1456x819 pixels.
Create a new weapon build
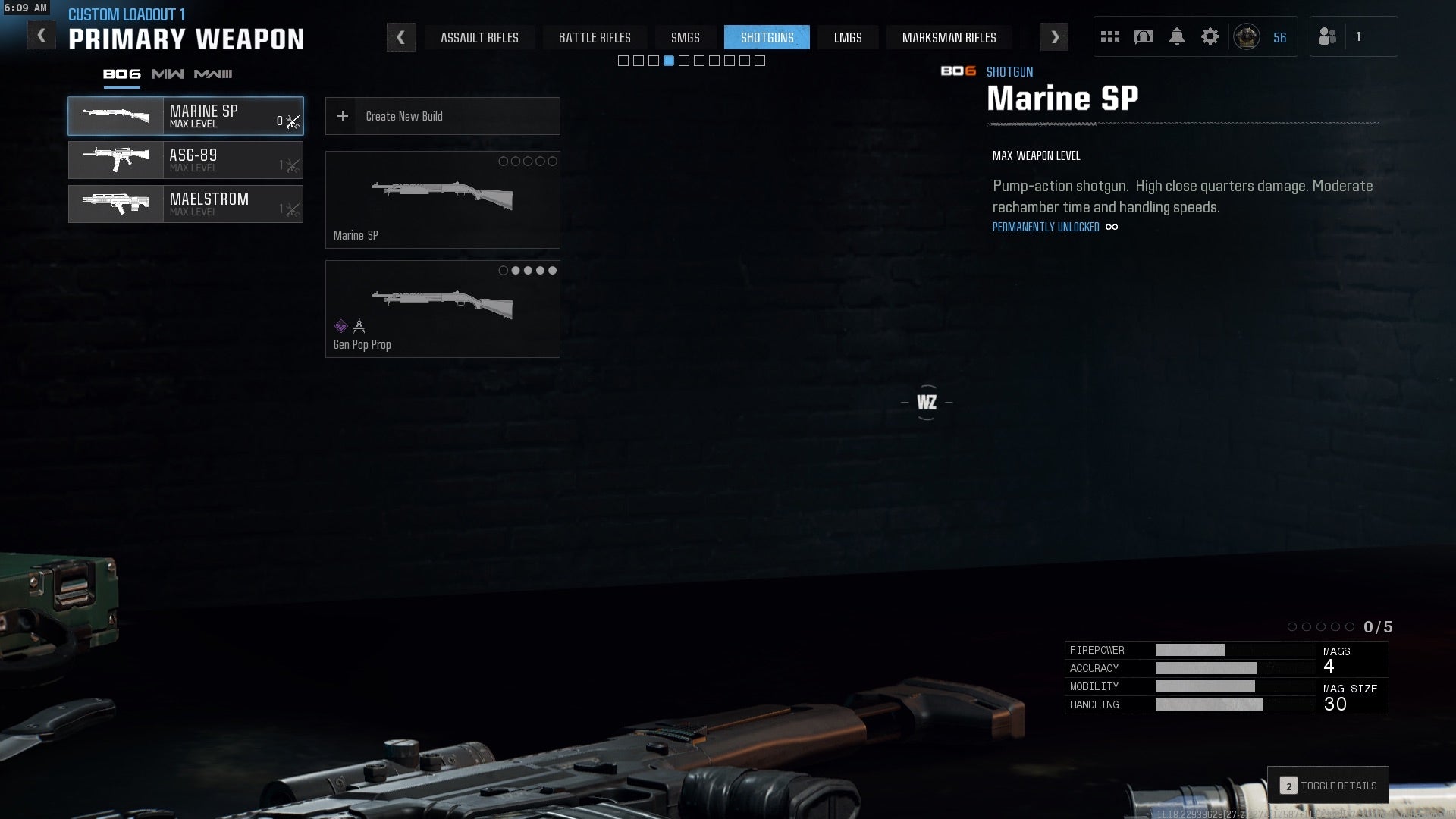tap(442, 116)
